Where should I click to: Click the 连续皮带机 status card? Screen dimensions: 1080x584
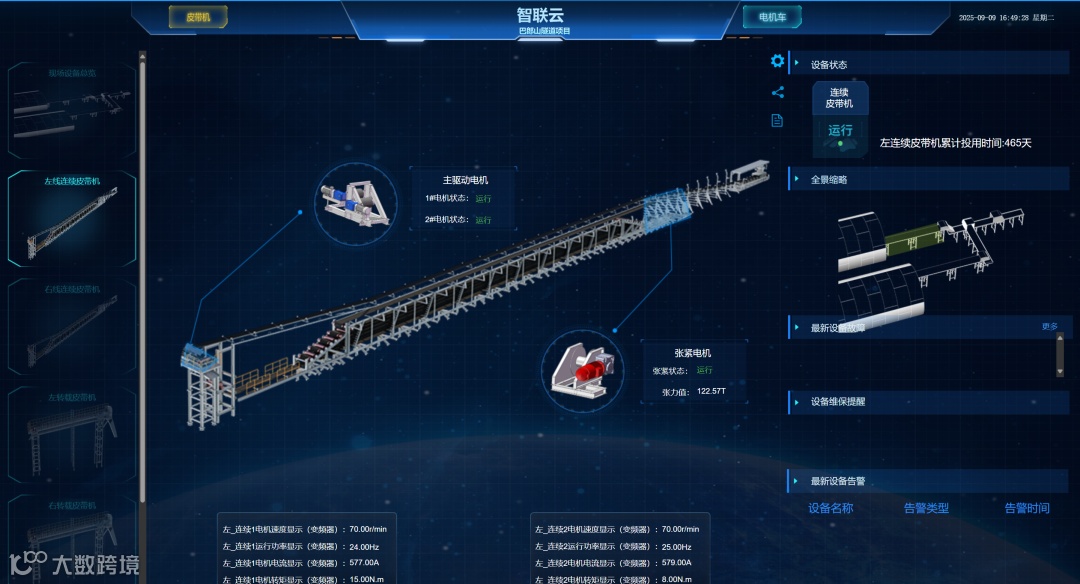coord(839,119)
